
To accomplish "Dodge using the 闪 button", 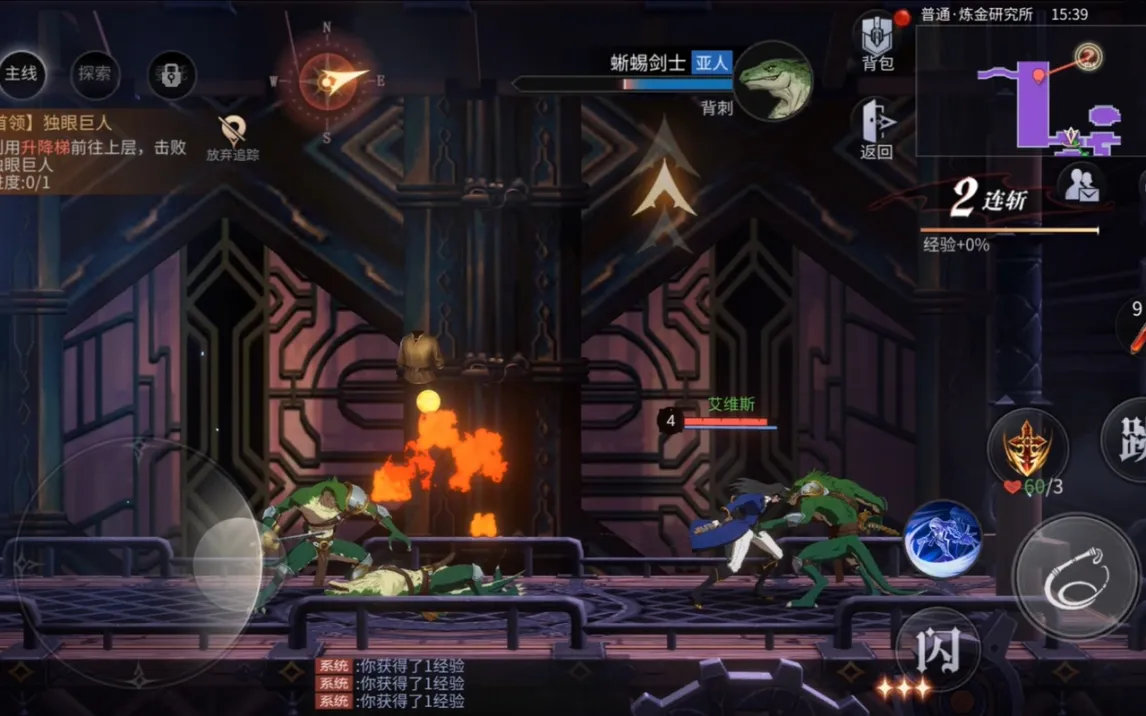I will (938, 650).
